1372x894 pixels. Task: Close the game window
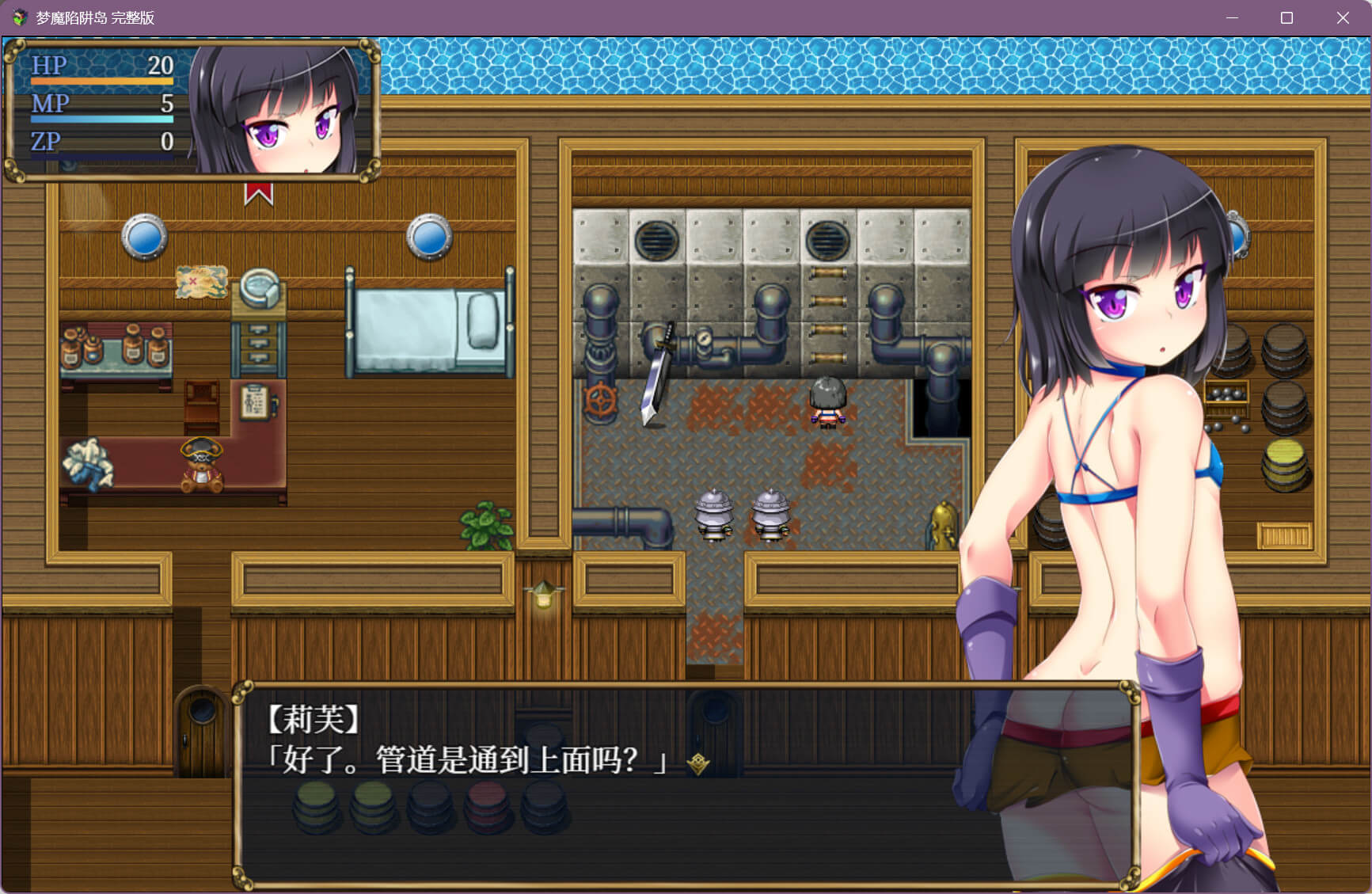point(1343,17)
